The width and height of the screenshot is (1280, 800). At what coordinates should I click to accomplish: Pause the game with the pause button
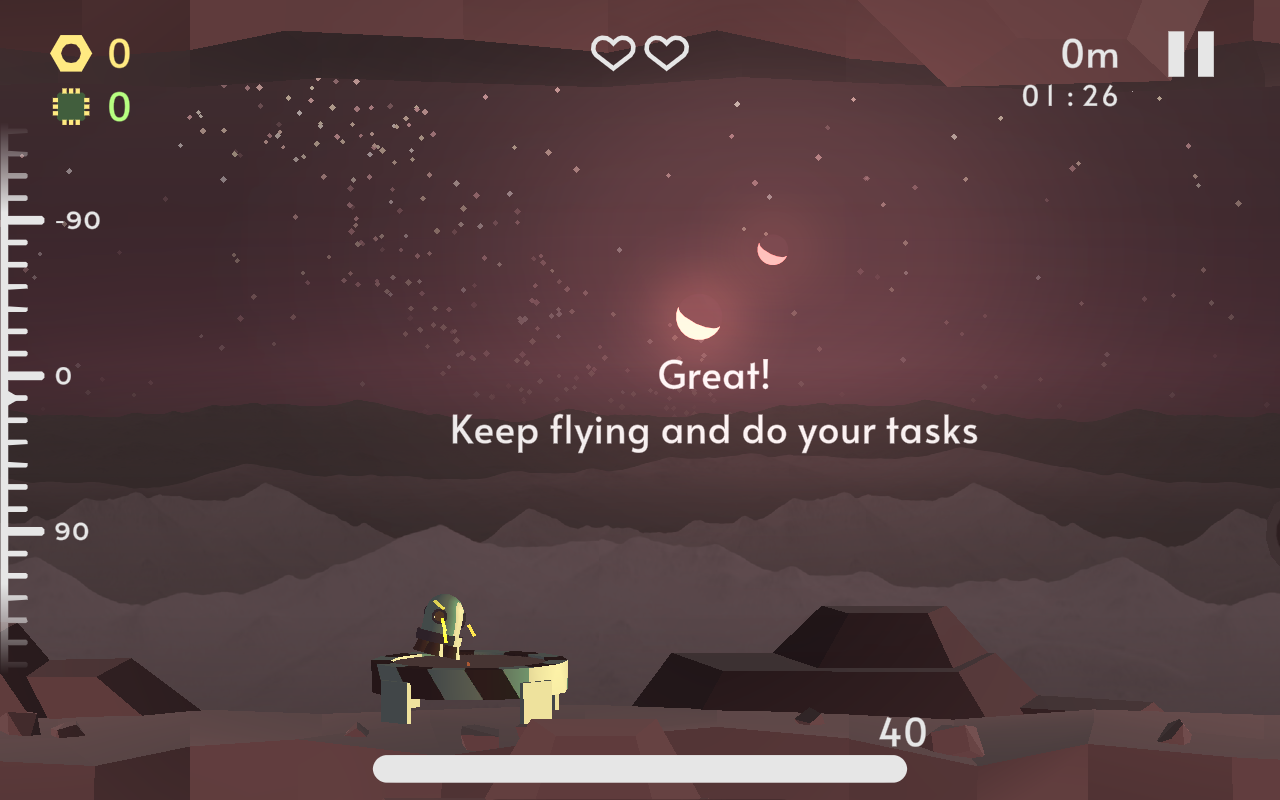1191,54
